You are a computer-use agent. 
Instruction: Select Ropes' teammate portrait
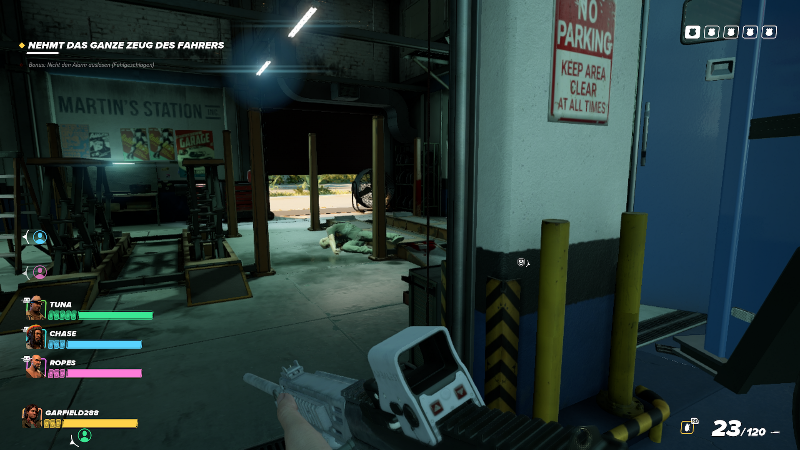click(x=36, y=367)
